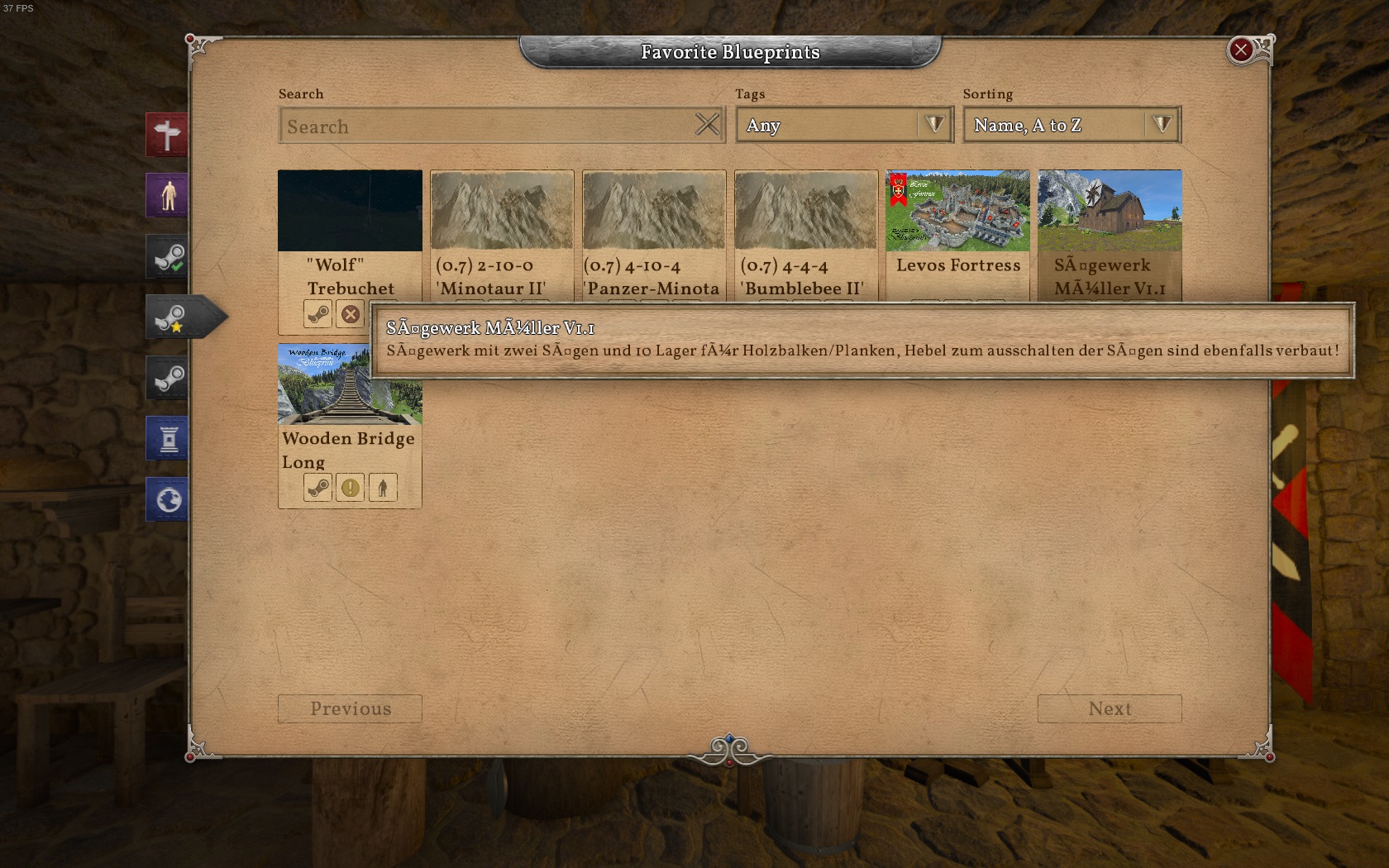Click into the blueprint Search field

488,126
